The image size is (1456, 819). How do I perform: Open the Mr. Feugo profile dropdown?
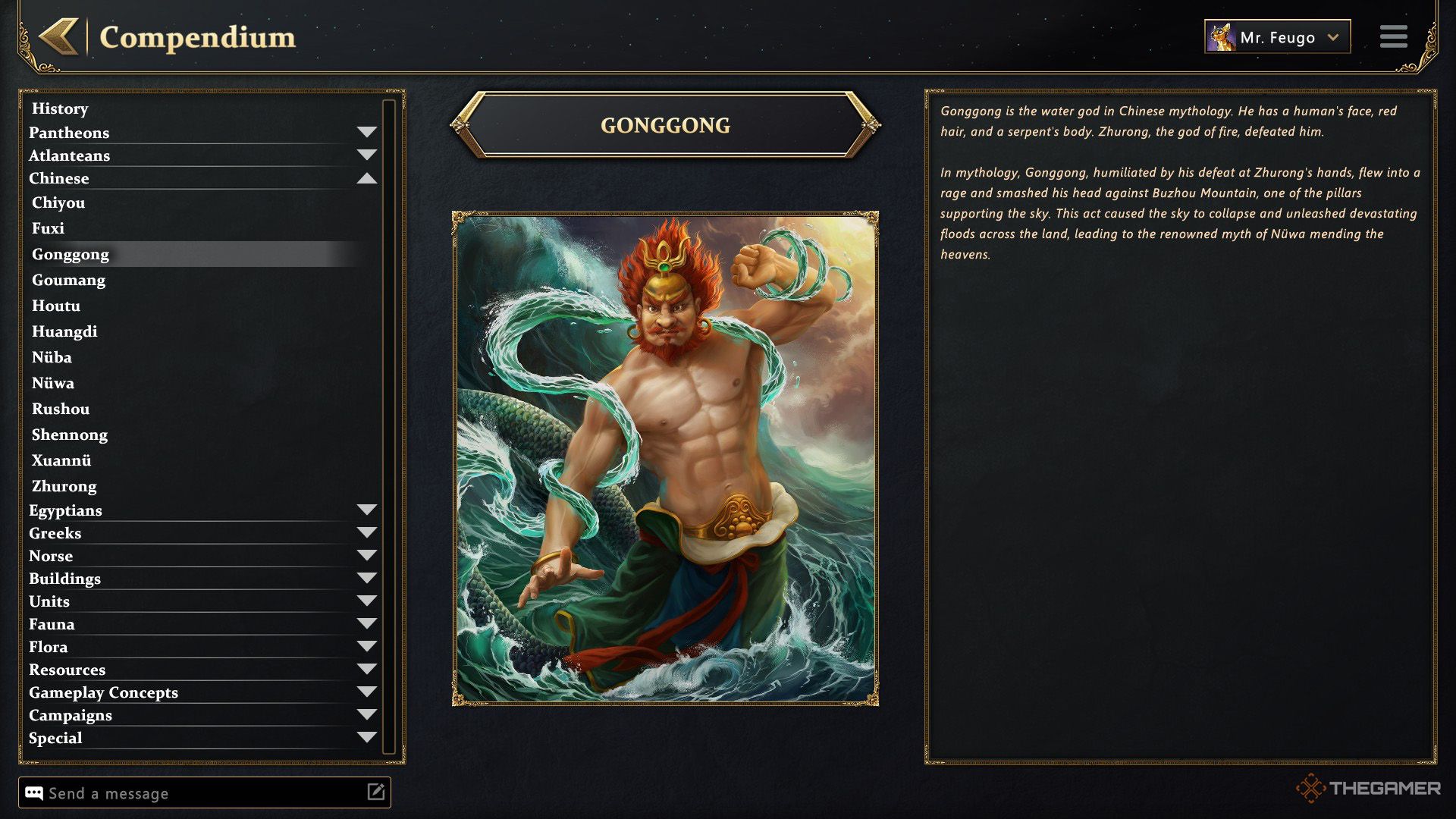[1277, 37]
